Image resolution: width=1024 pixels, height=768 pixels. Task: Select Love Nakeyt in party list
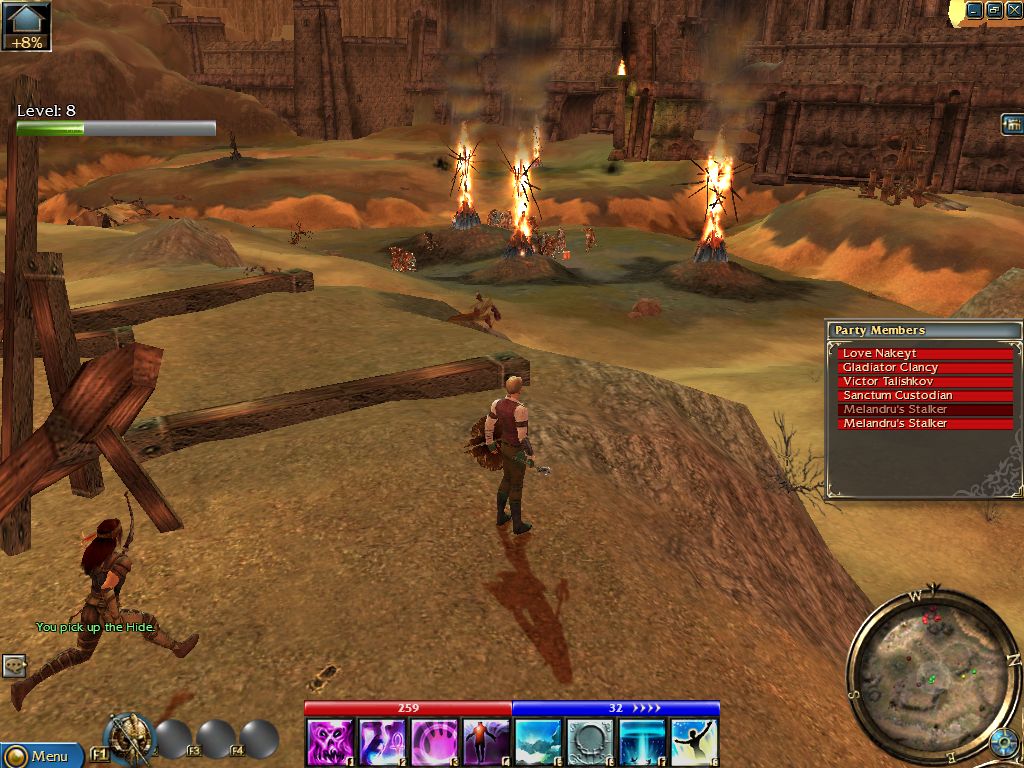click(x=926, y=353)
